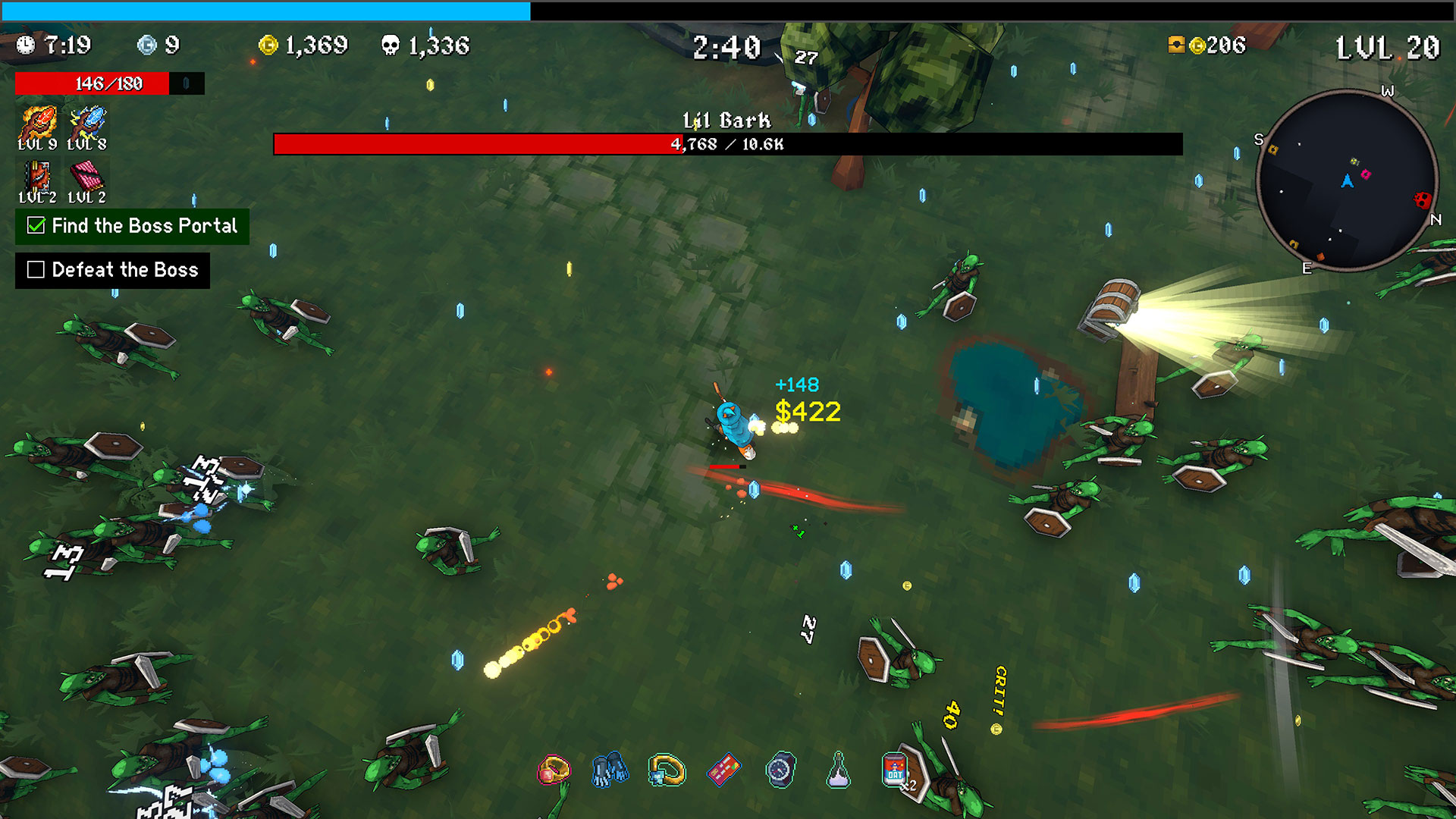
Task: Click the pink spellbook tome icon
Action: pyautogui.click(x=86, y=177)
